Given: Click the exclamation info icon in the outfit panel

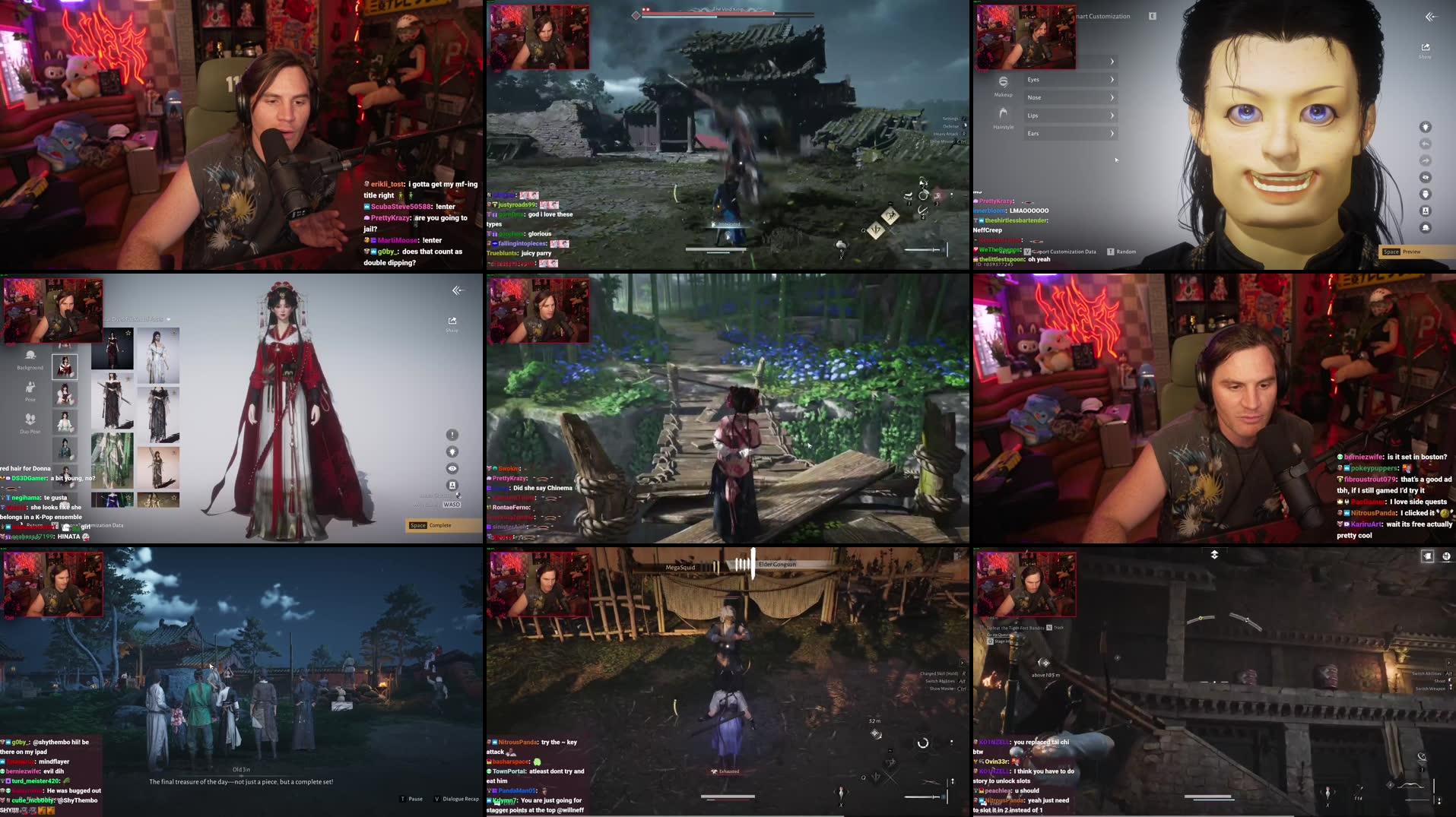Looking at the screenshot, I should tap(452, 434).
